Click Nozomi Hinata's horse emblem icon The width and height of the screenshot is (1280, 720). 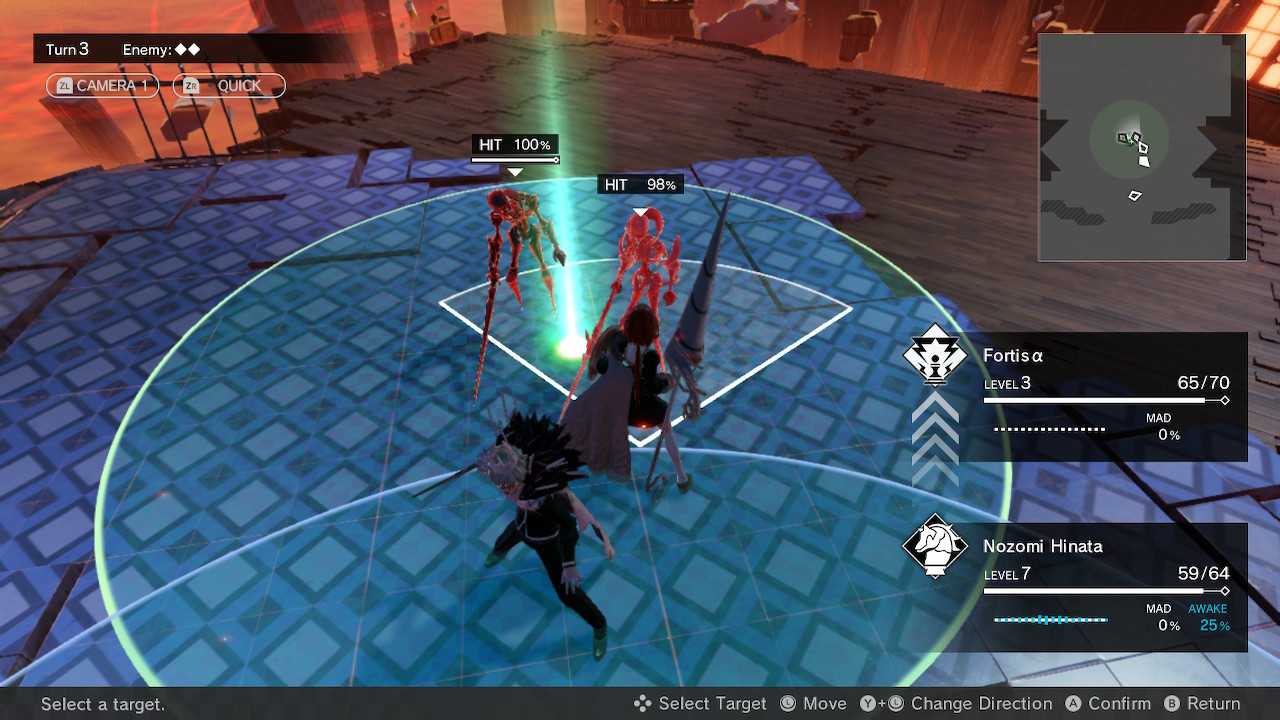point(935,546)
